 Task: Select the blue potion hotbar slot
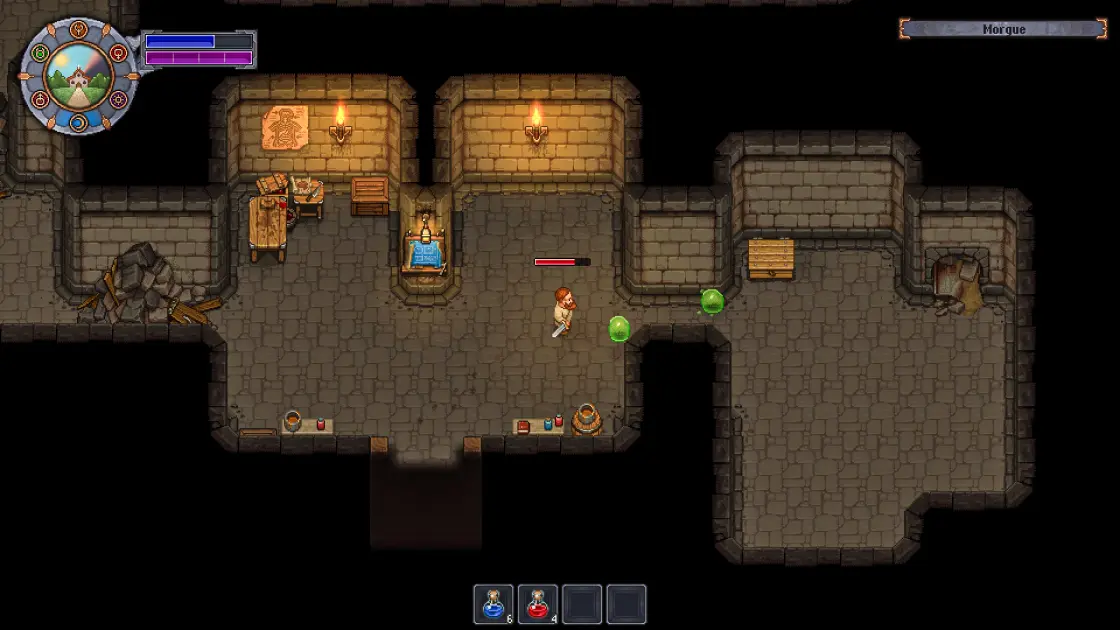pos(493,604)
